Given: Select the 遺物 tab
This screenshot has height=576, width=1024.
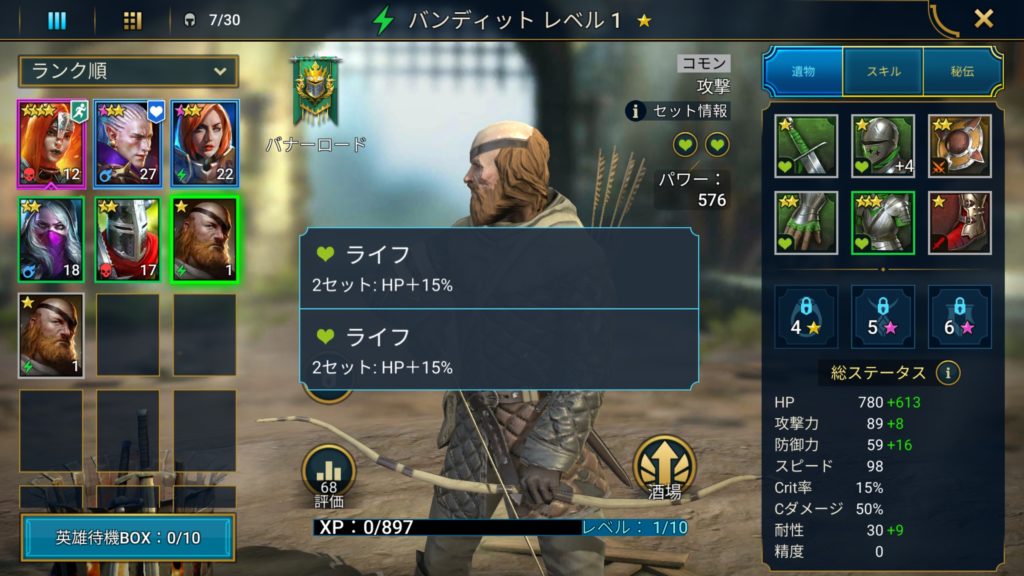Looking at the screenshot, I should [803, 71].
